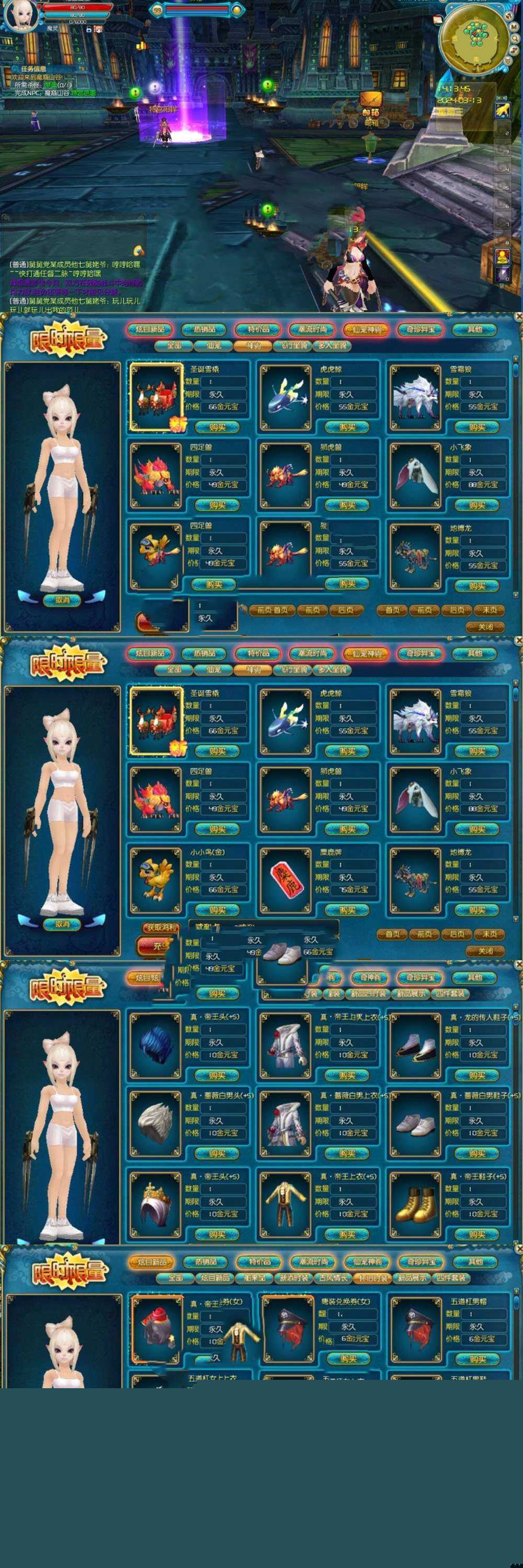Buy 真·蔷薇白男头(+5) hair
523x1568 pixels.
[217, 1154]
